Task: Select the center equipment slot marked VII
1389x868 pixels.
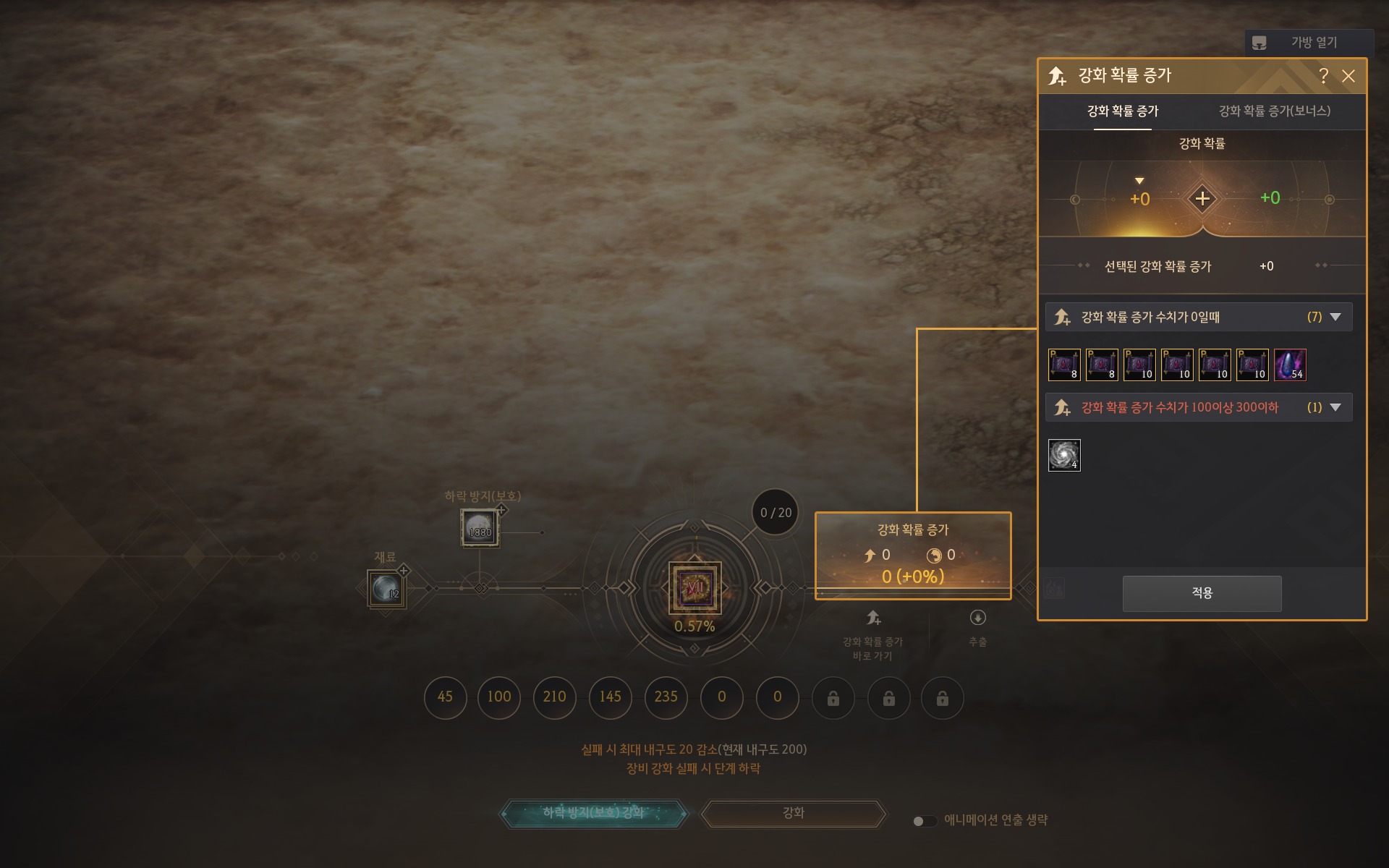Action: click(x=694, y=587)
